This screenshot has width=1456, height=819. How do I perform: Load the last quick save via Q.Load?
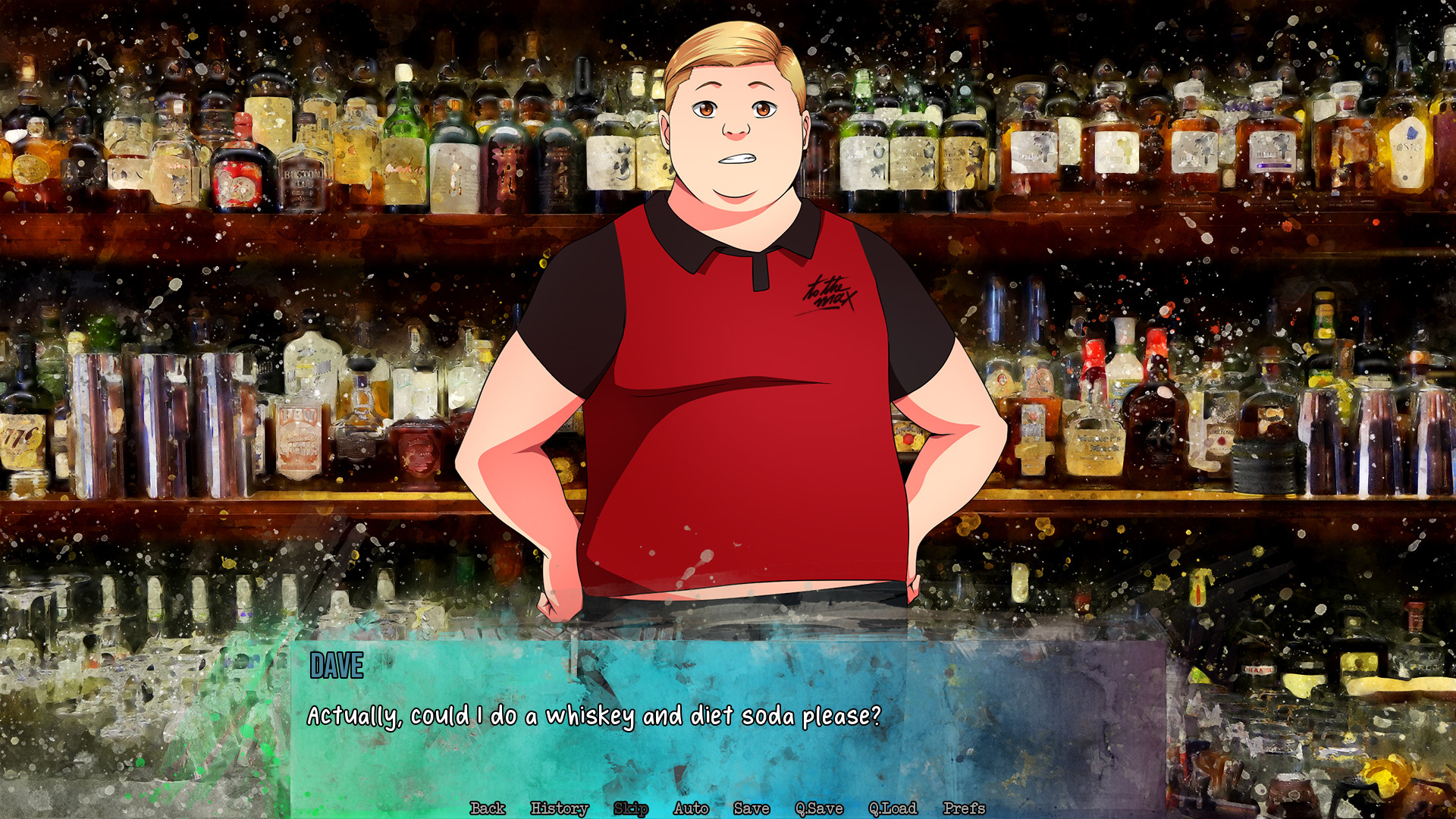893,809
